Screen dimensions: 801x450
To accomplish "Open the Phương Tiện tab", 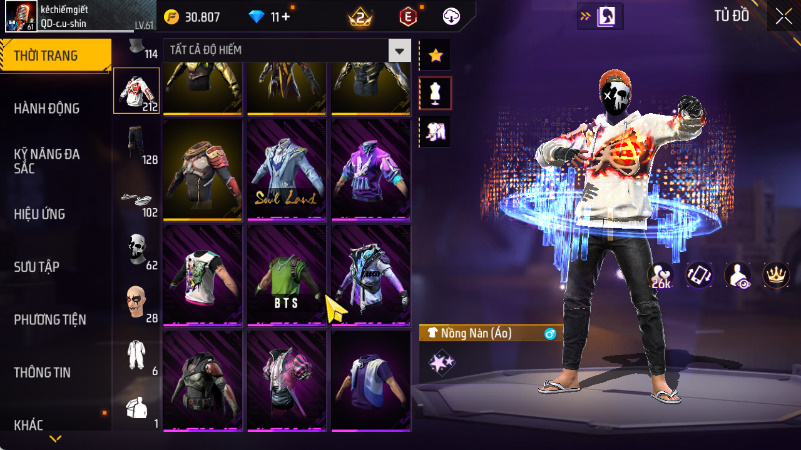I will point(50,320).
